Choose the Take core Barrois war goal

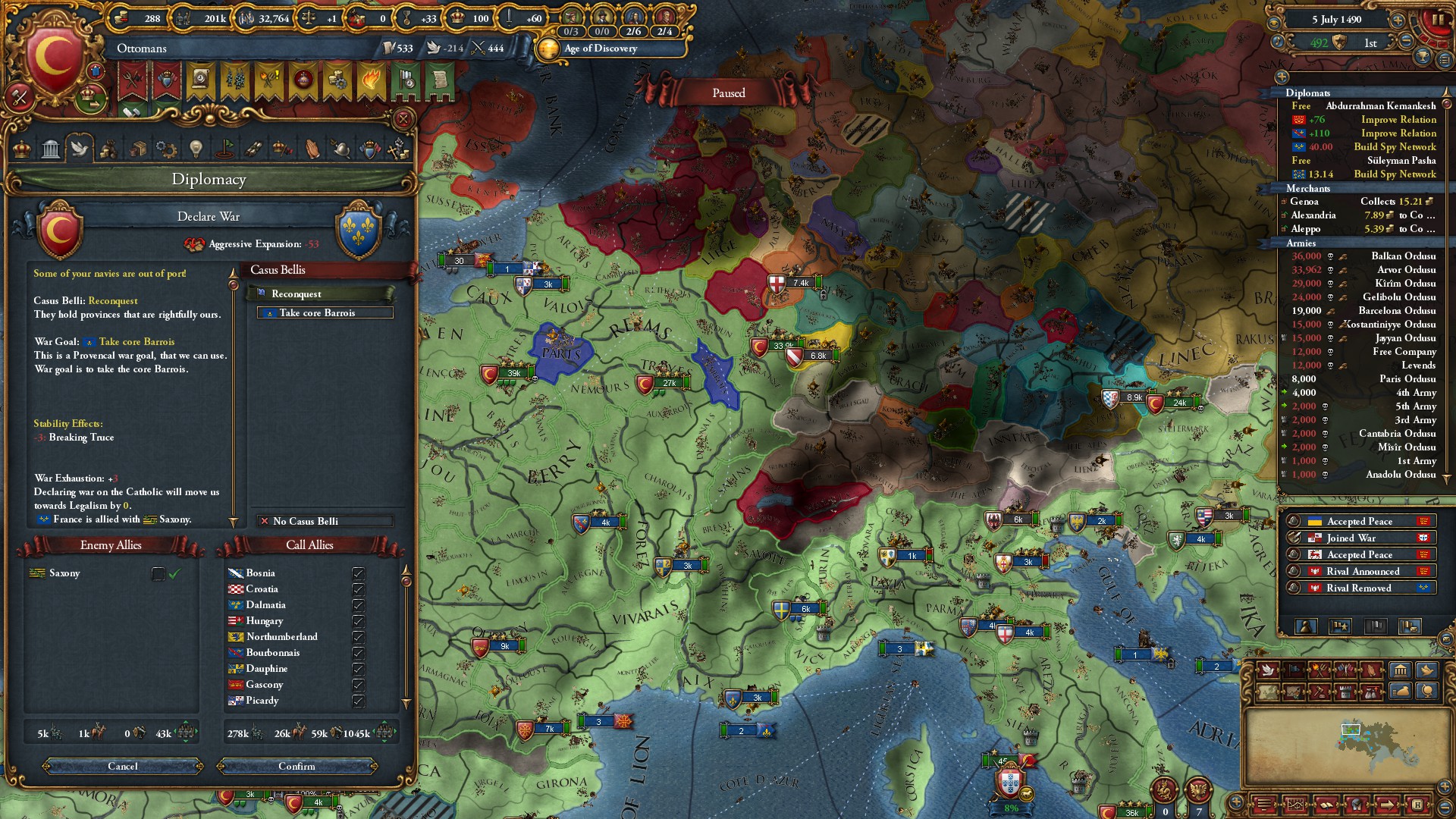coord(325,313)
